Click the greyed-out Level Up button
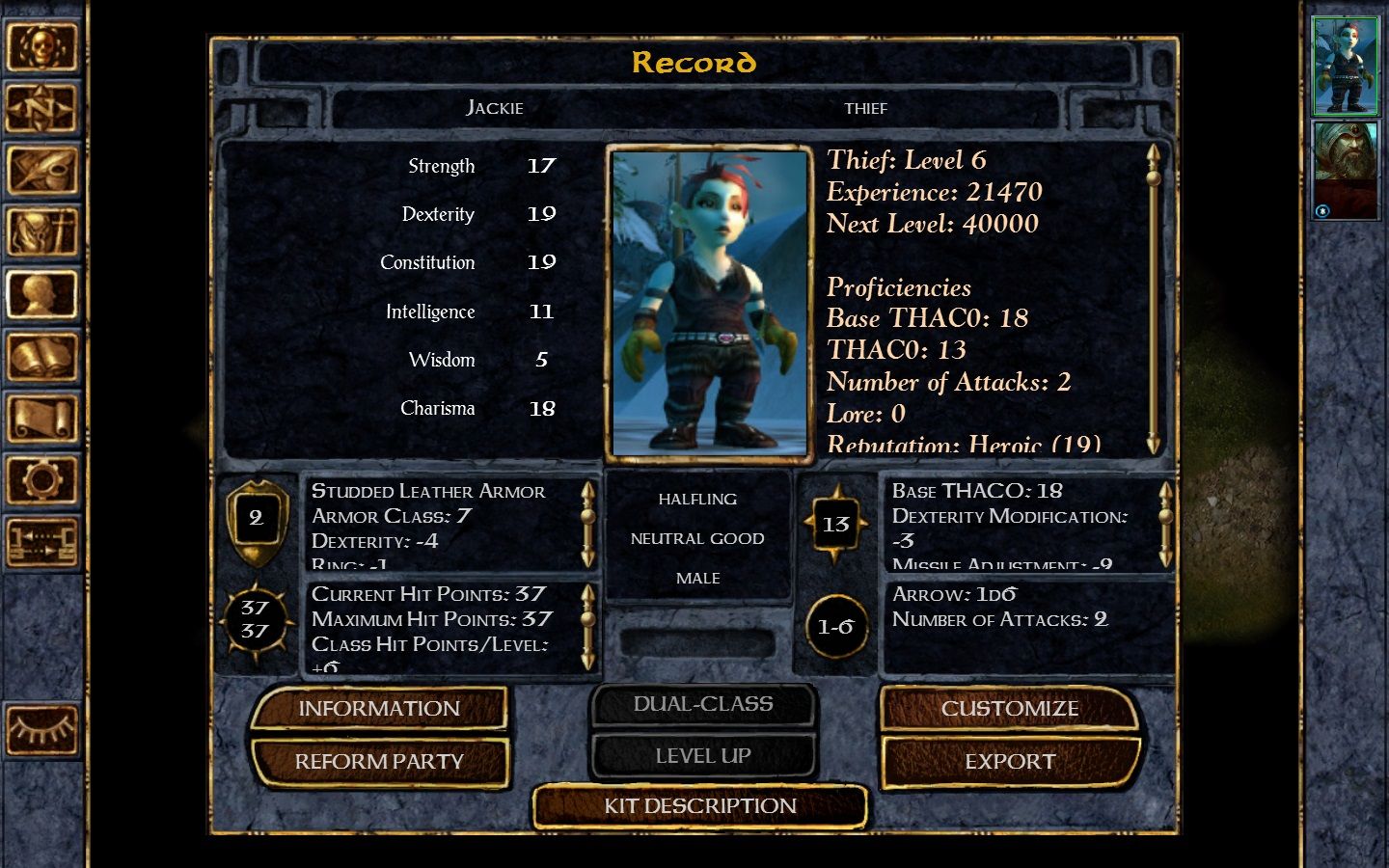Viewport: 1389px width, 868px height. tap(702, 756)
